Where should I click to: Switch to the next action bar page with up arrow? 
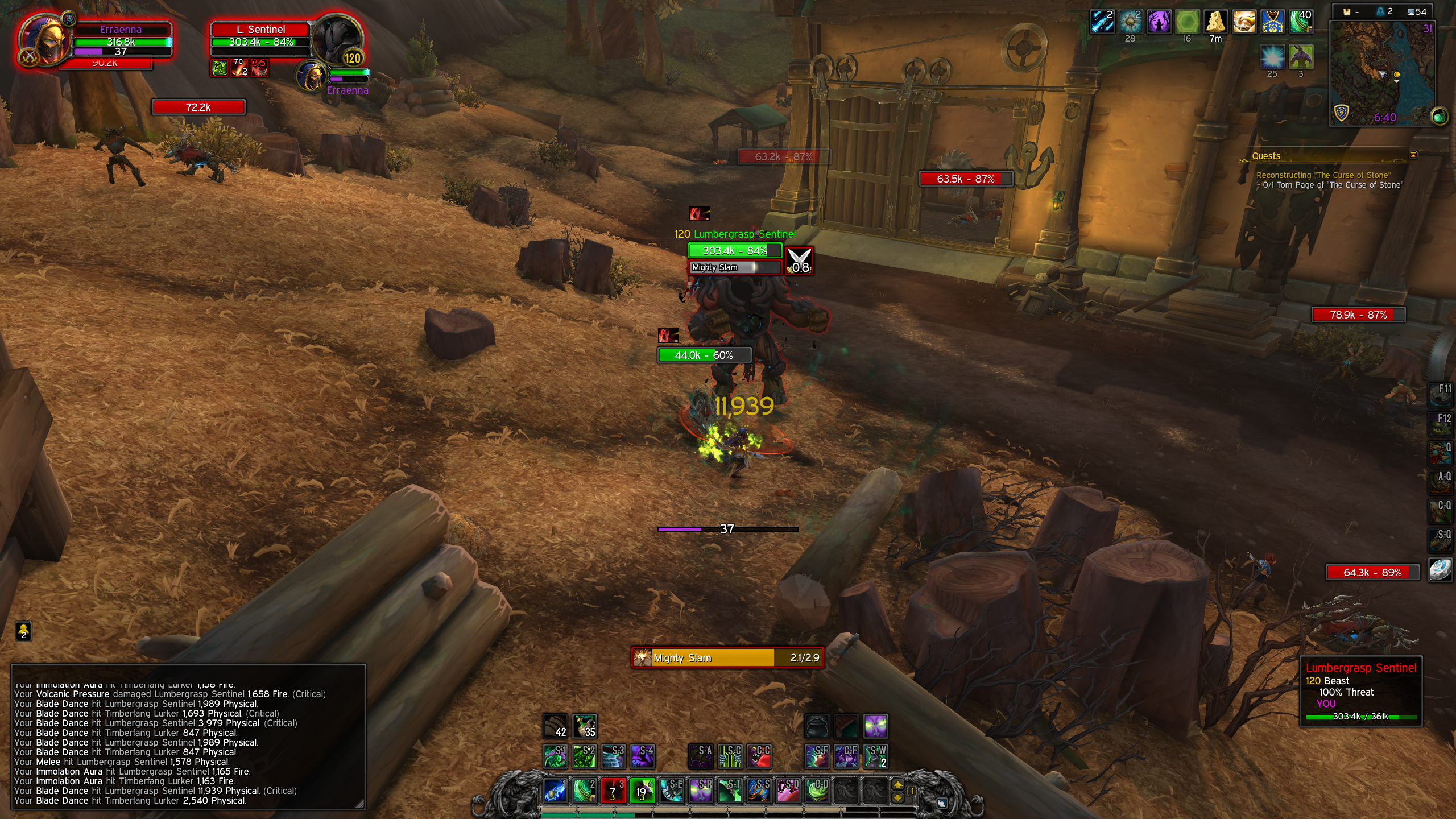(897, 785)
